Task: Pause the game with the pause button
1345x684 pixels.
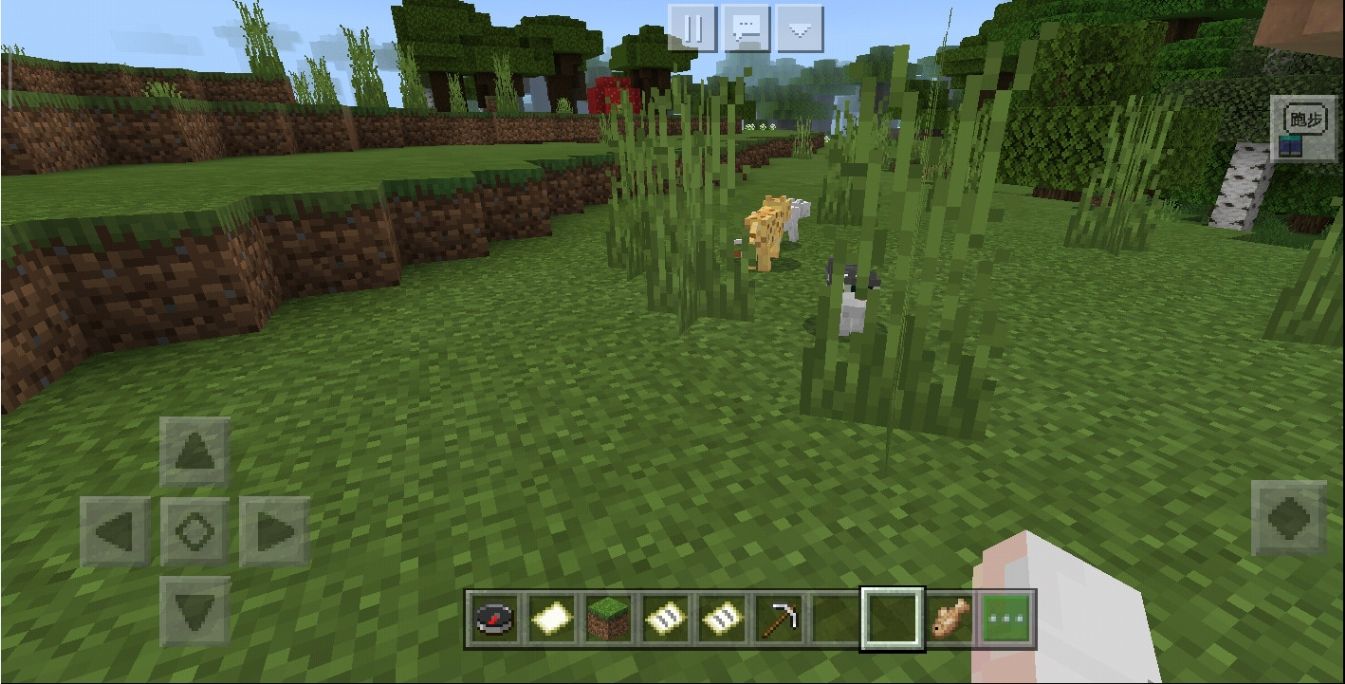Action: (x=693, y=29)
